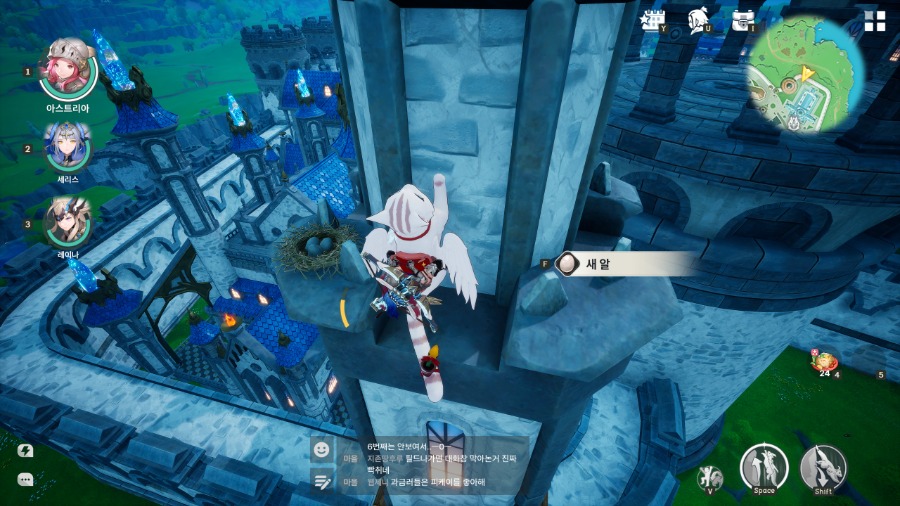Click the lightning bolt icon

tap(25, 451)
